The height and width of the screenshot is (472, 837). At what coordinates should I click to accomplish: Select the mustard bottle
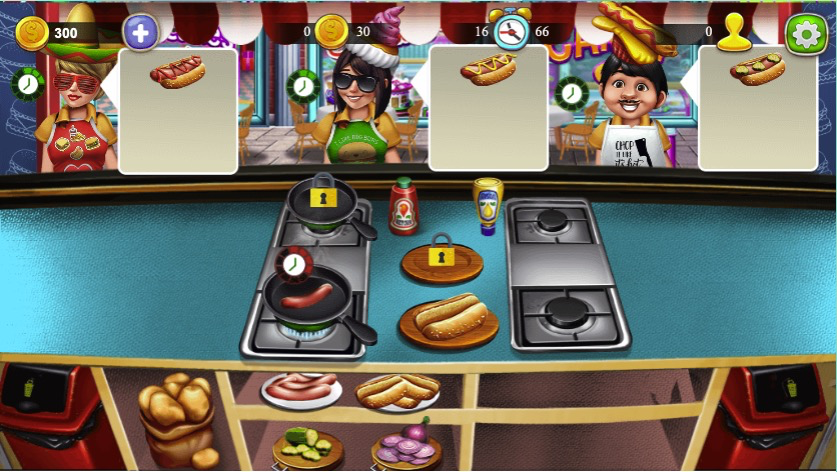[x=487, y=206]
